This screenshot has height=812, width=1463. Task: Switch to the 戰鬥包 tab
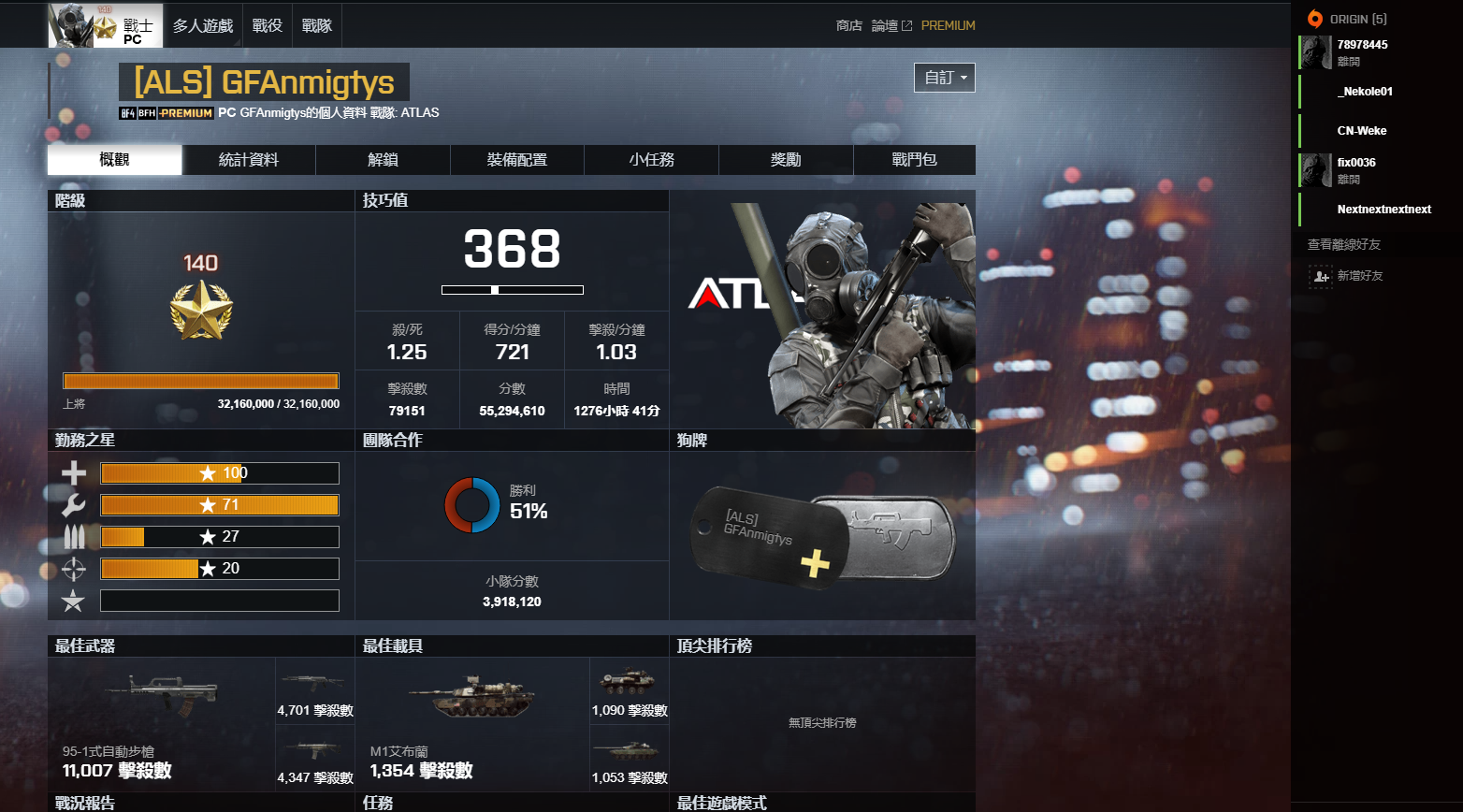click(x=913, y=159)
